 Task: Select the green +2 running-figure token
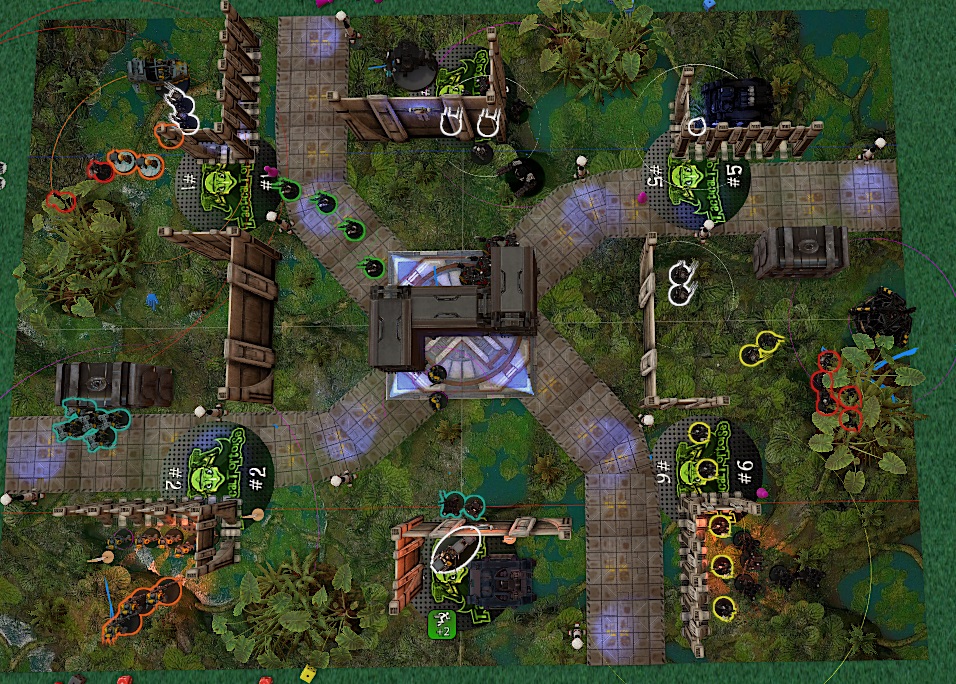click(442, 624)
